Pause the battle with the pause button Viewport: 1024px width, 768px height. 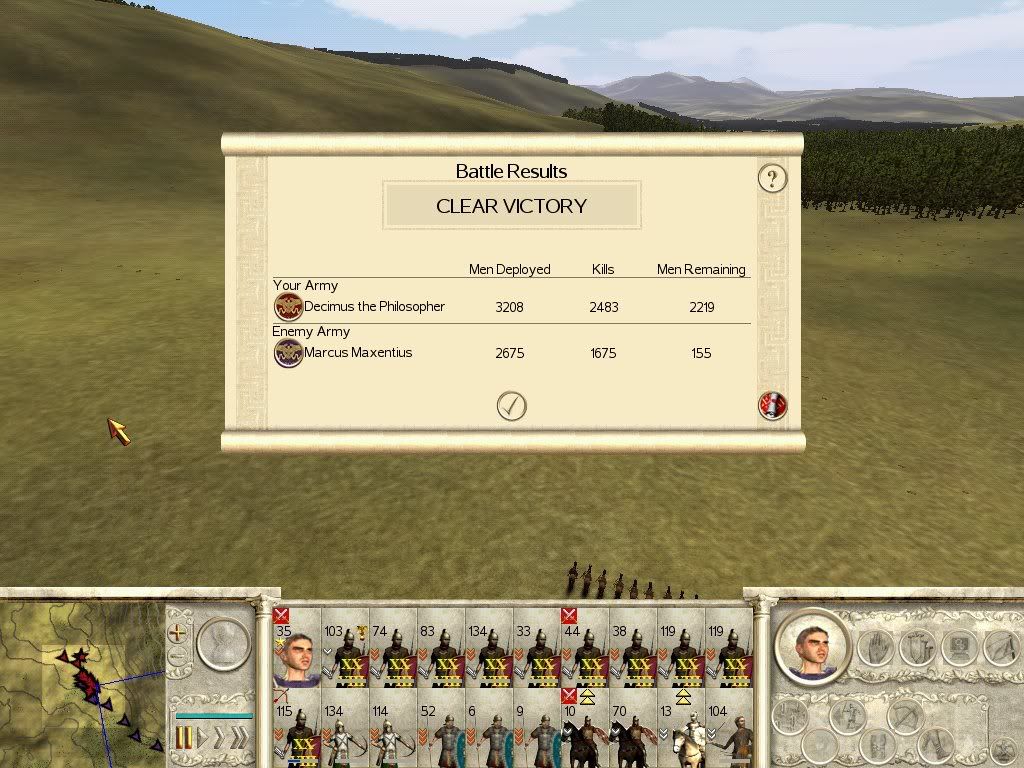click(x=184, y=739)
